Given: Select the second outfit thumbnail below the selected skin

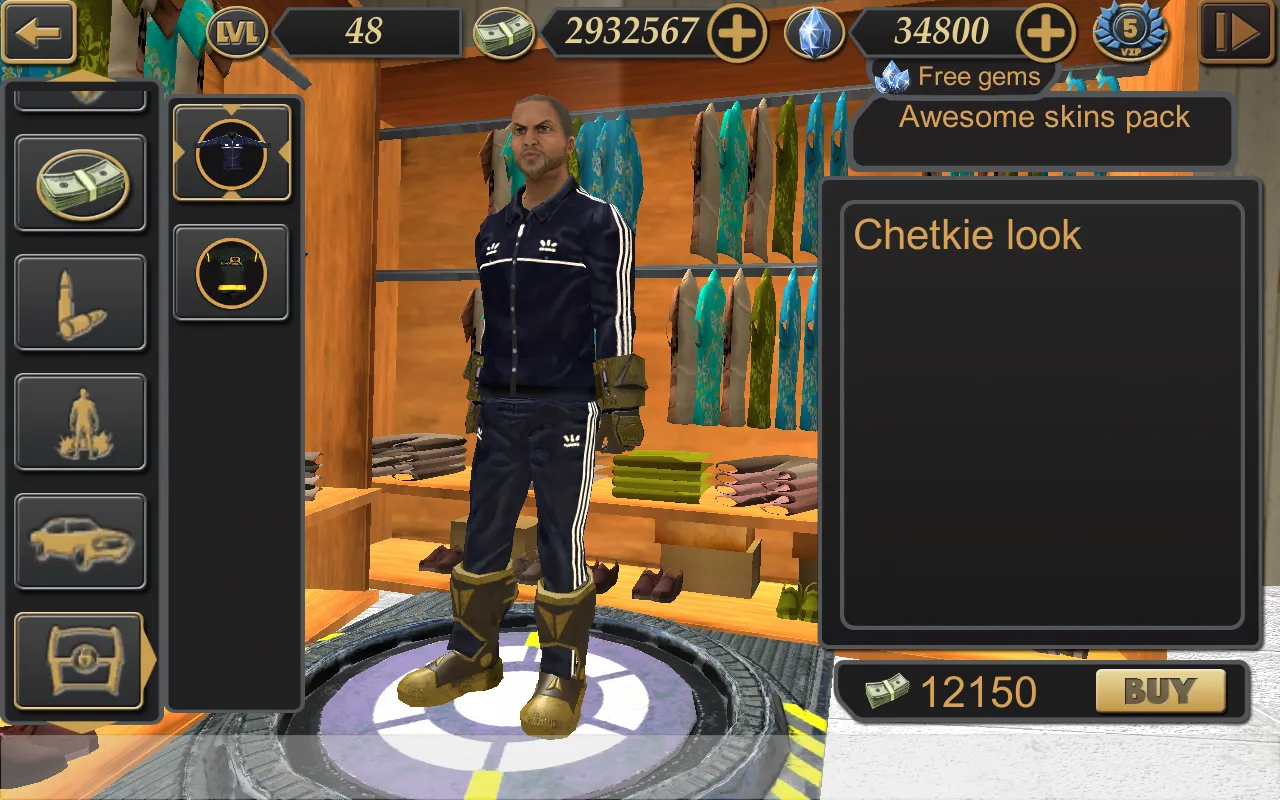Looking at the screenshot, I should coord(231,272).
